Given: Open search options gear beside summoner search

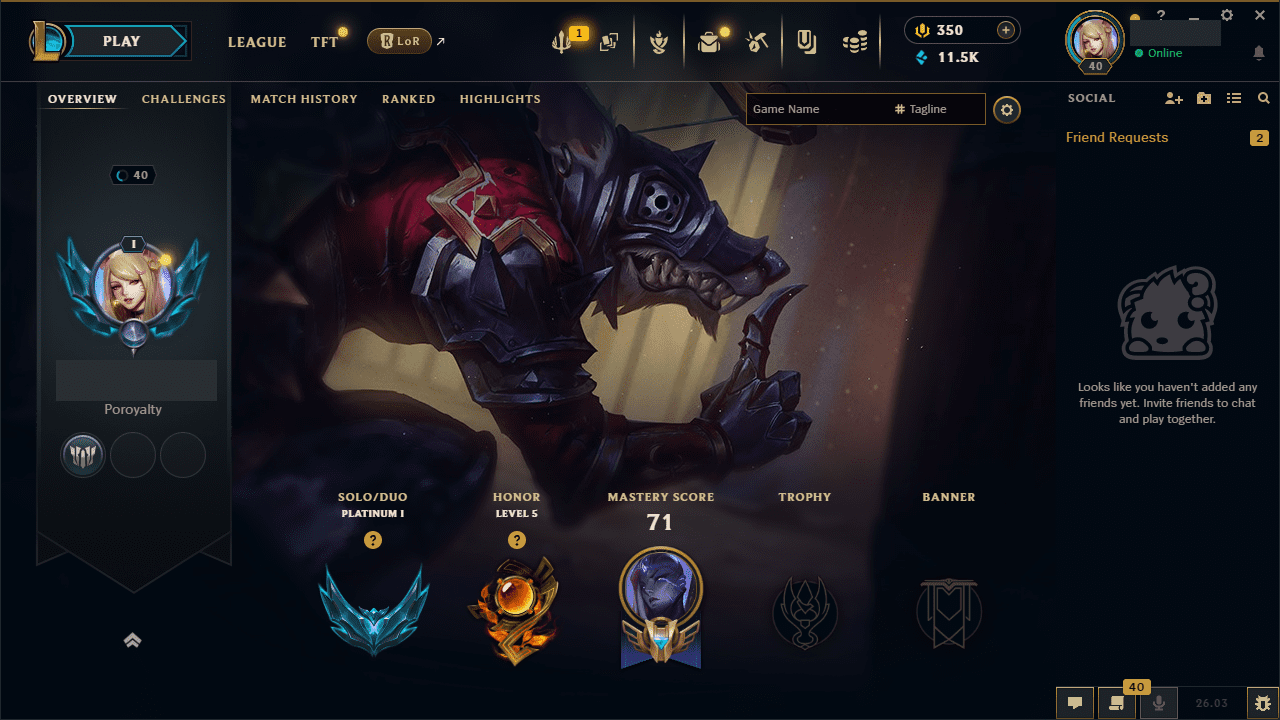Looking at the screenshot, I should (1007, 110).
